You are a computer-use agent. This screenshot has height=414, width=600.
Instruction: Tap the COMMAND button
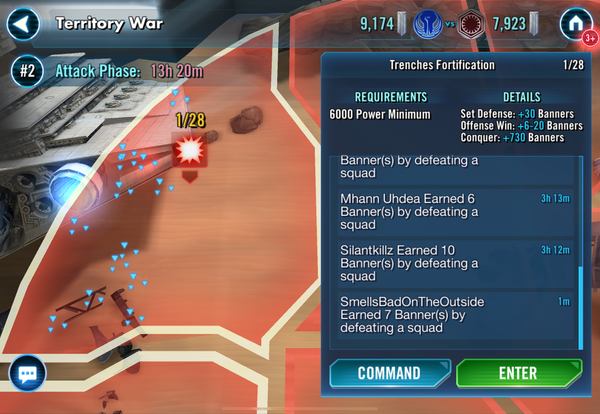tap(388, 373)
